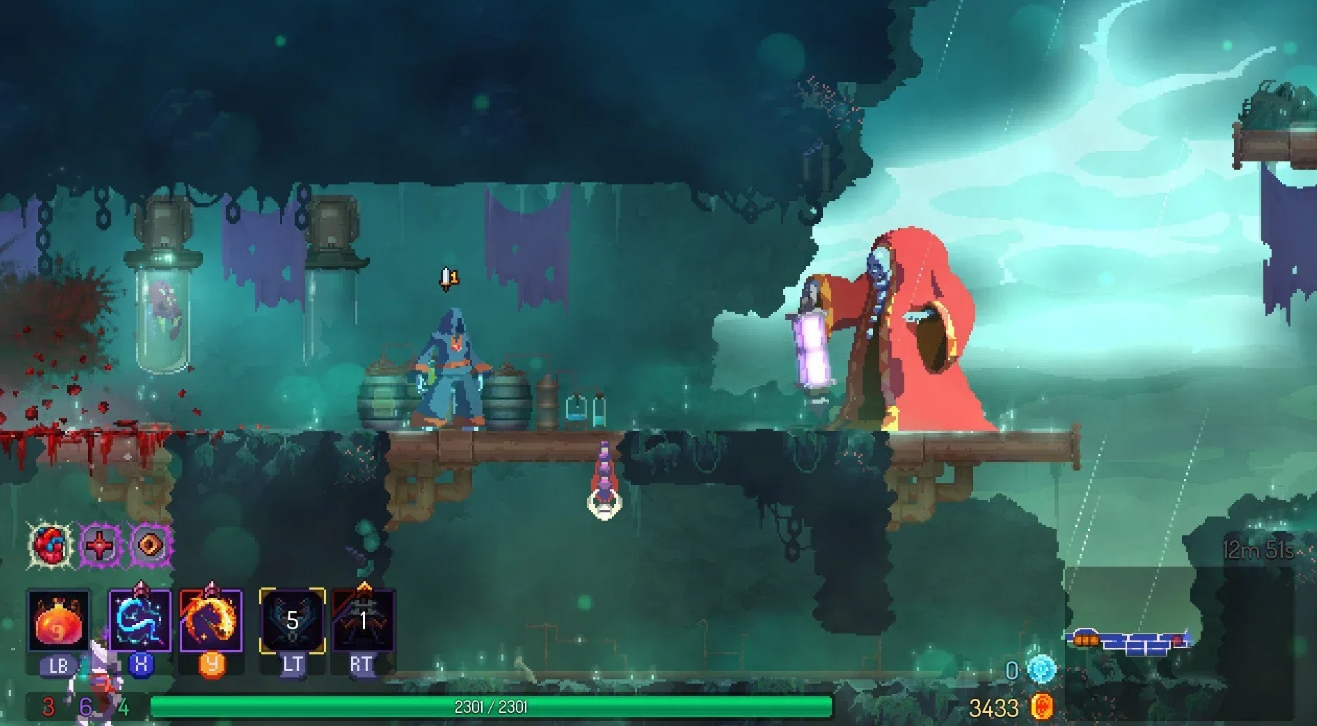Select the run timer showing 12m 51s
The height and width of the screenshot is (726, 1317).
click(x=1258, y=549)
